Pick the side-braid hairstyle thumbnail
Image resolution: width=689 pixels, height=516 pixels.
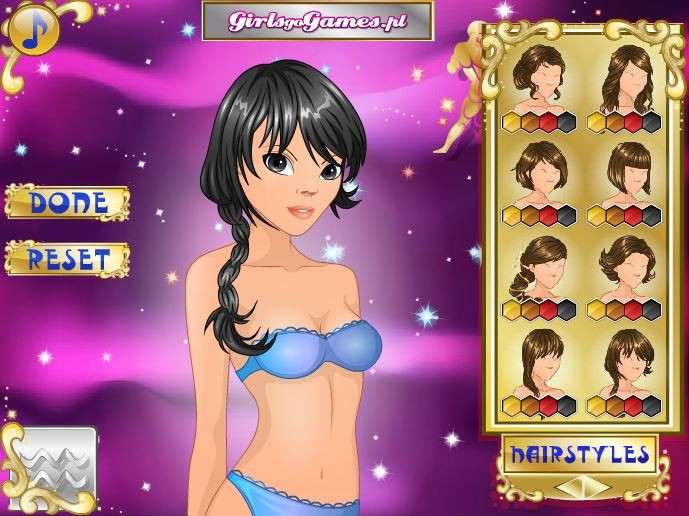pos(539,264)
